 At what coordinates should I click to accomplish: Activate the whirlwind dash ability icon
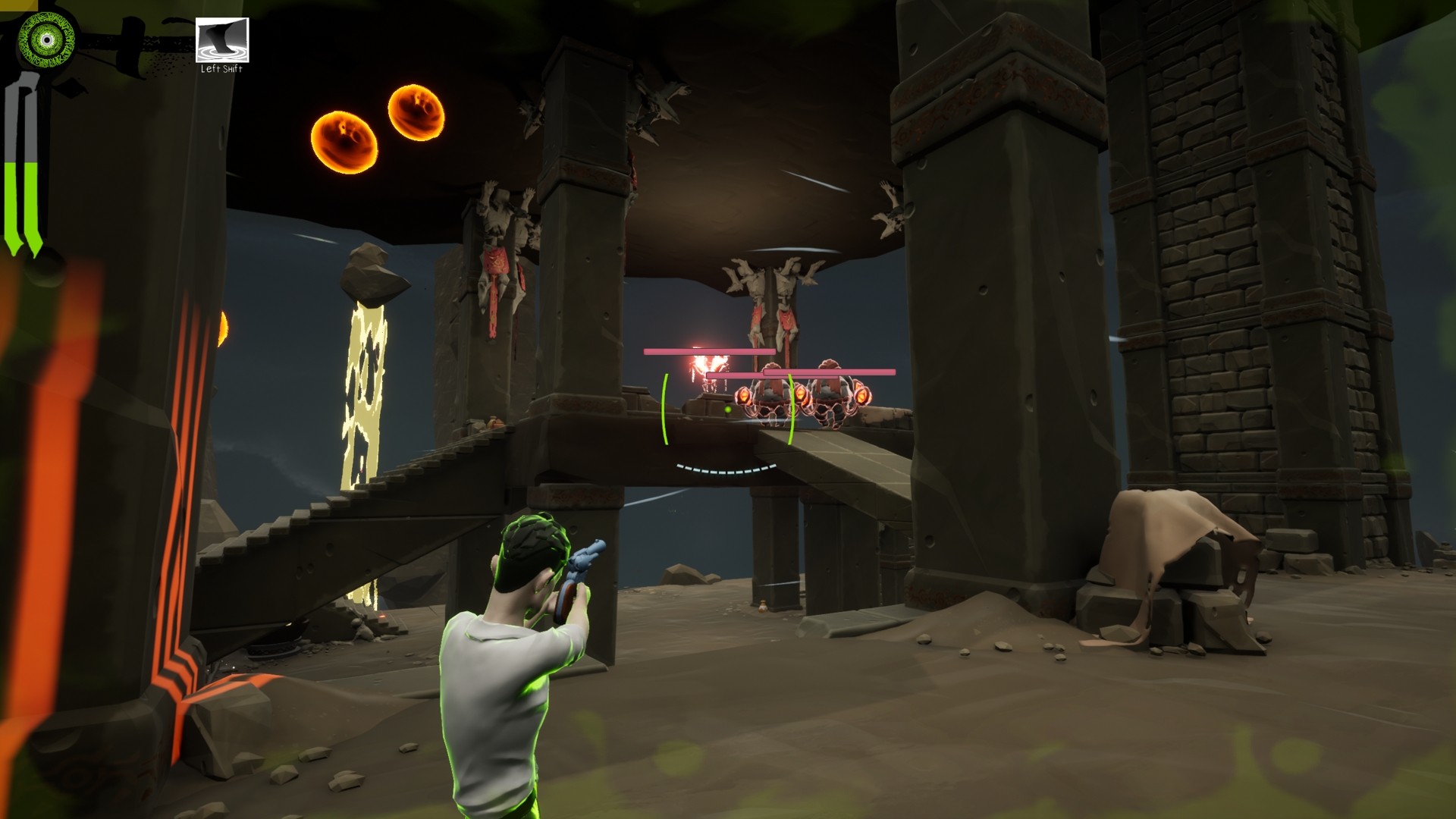click(x=222, y=40)
